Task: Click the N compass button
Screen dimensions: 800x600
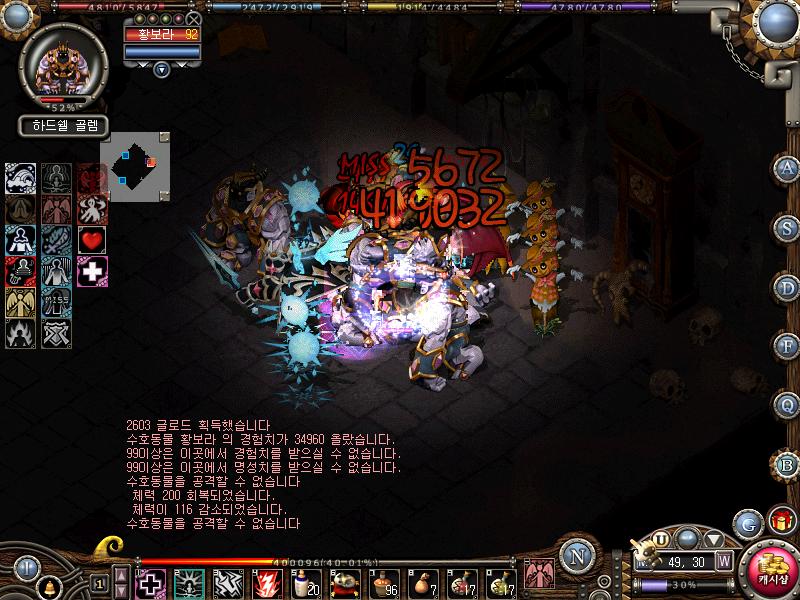Action: pos(575,554)
